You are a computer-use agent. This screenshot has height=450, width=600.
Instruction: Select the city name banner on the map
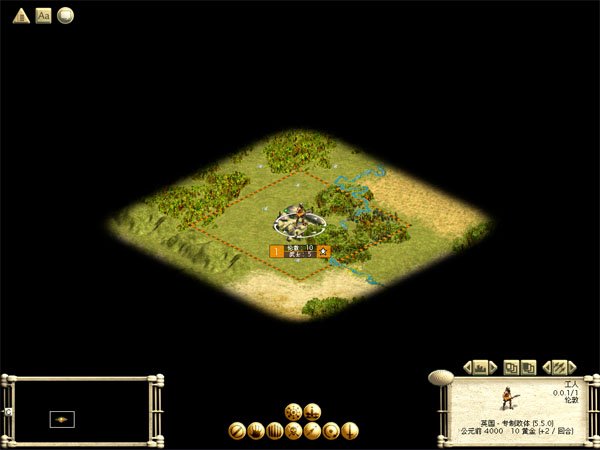pyautogui.click(x=300, y=250)
